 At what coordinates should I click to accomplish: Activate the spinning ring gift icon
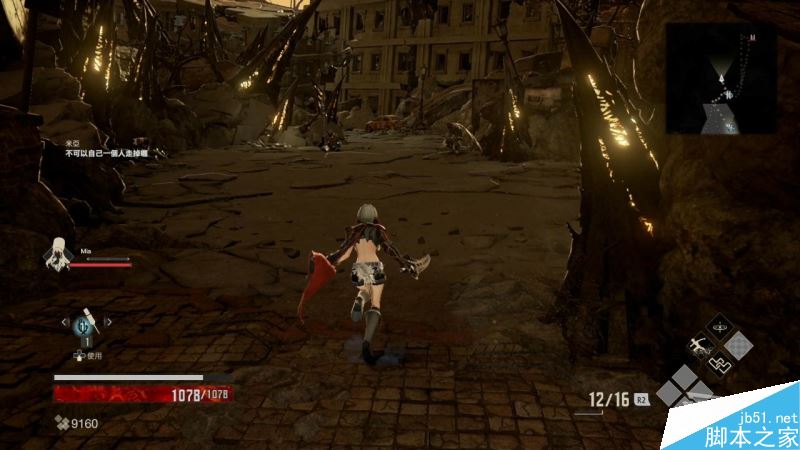[x=719, y=327]
